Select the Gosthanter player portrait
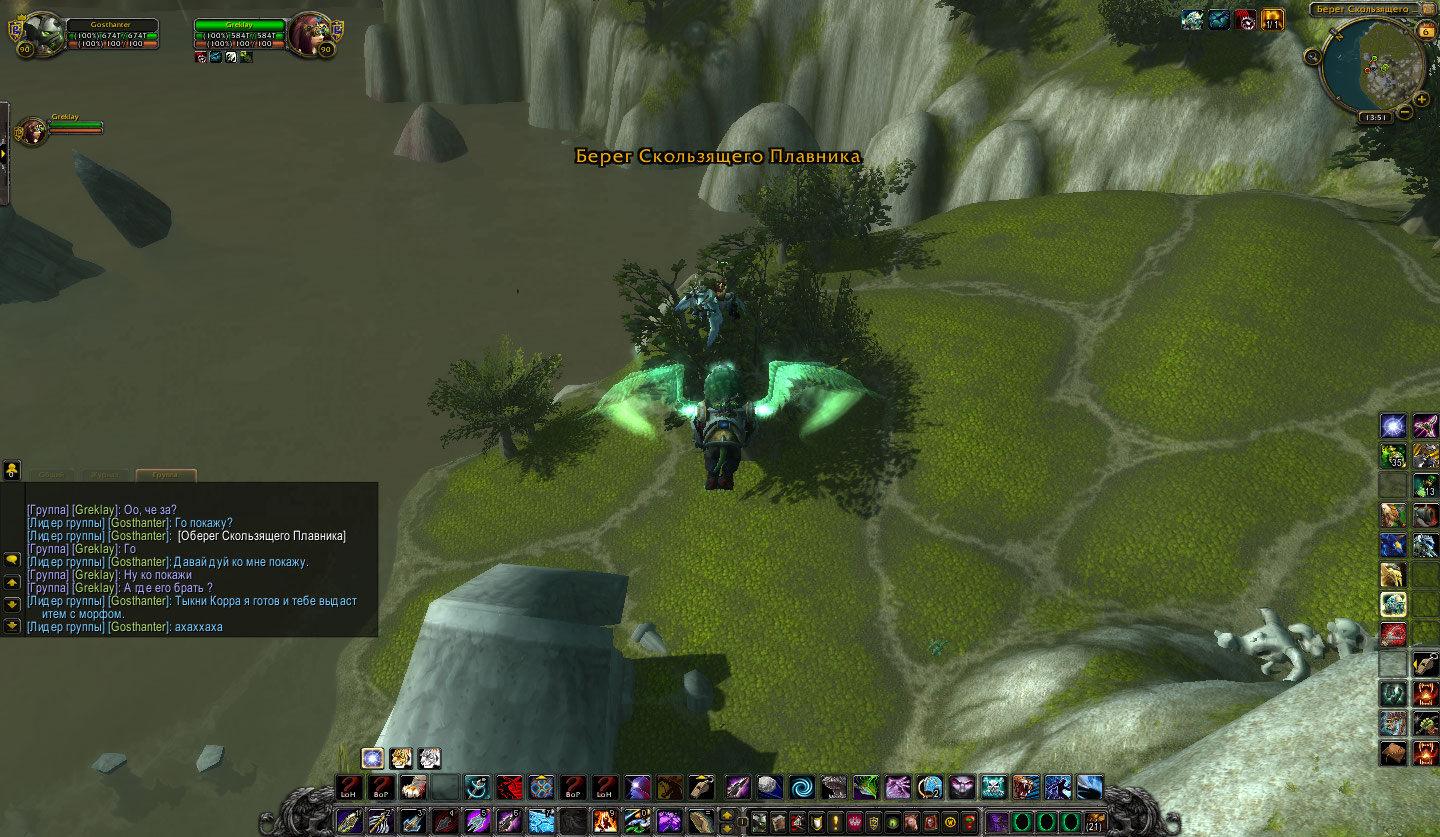This screenshot has height=837, width=1440. pos(43,35)
